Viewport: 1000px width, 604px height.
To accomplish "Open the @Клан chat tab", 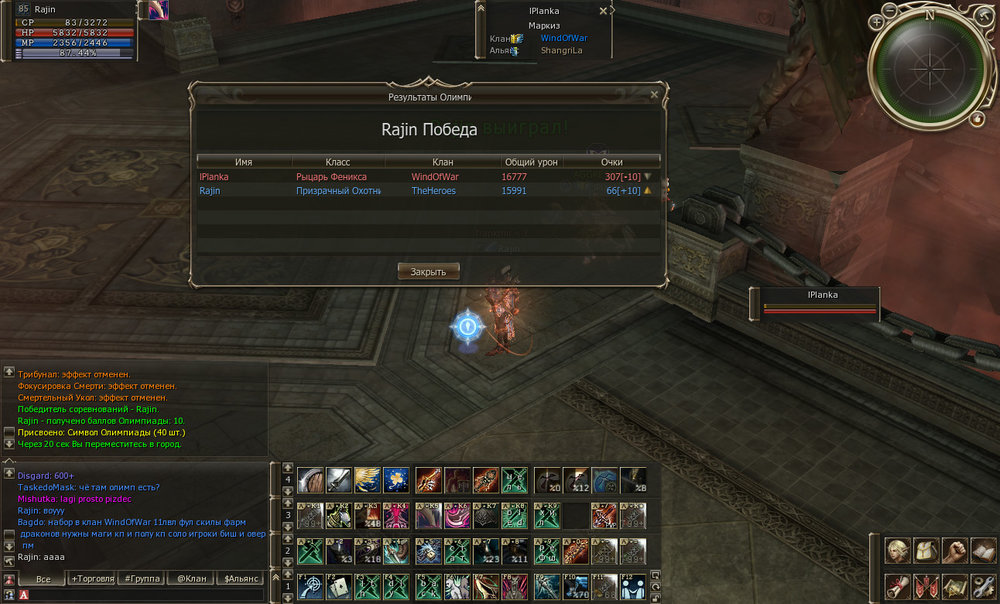I will point(189,579).
